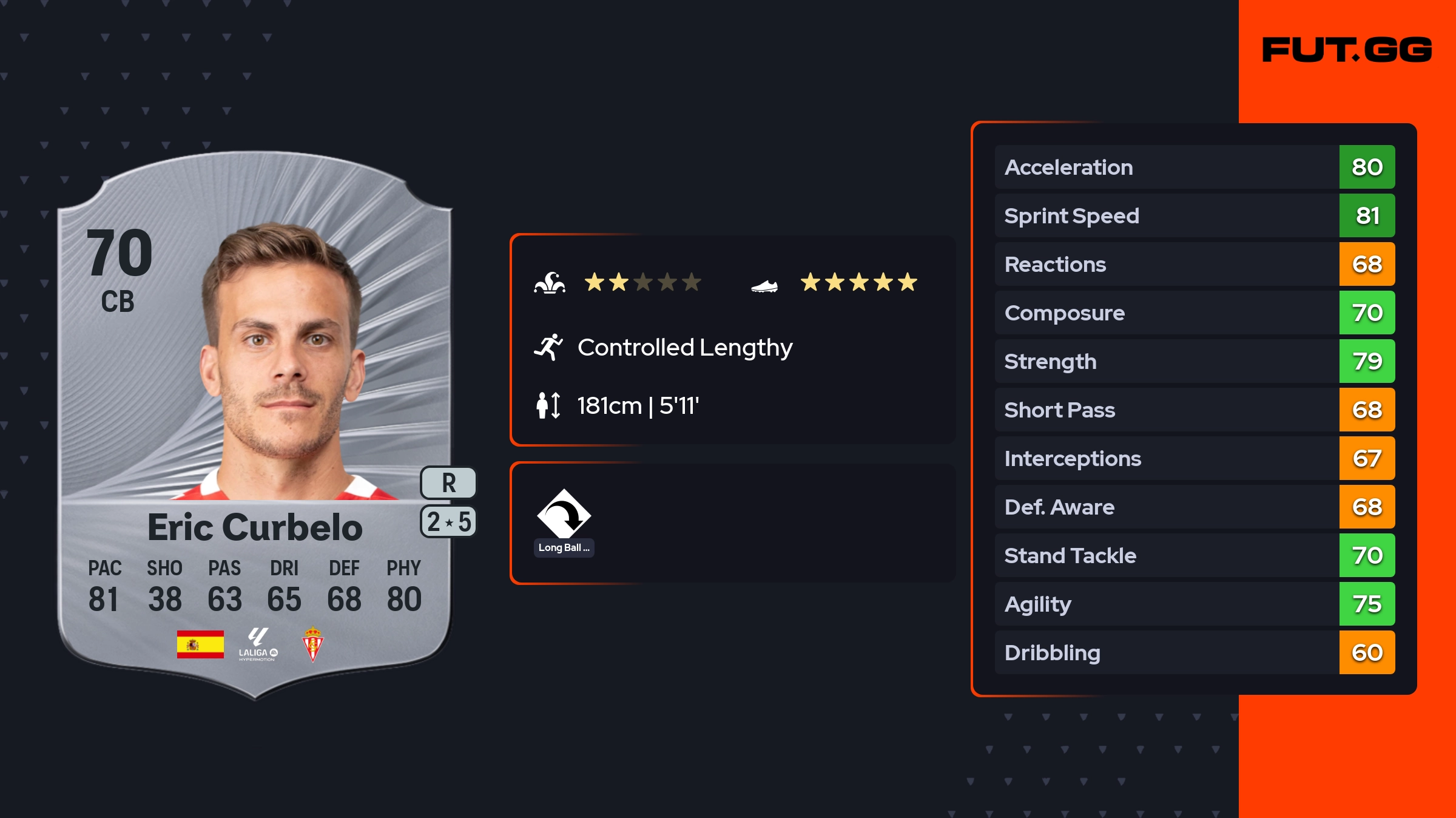This screenshot has height=818, width=1456.
Task: Select the 2★5 skill moves badge
Action: pyautogui.click(x=448, y=522)
